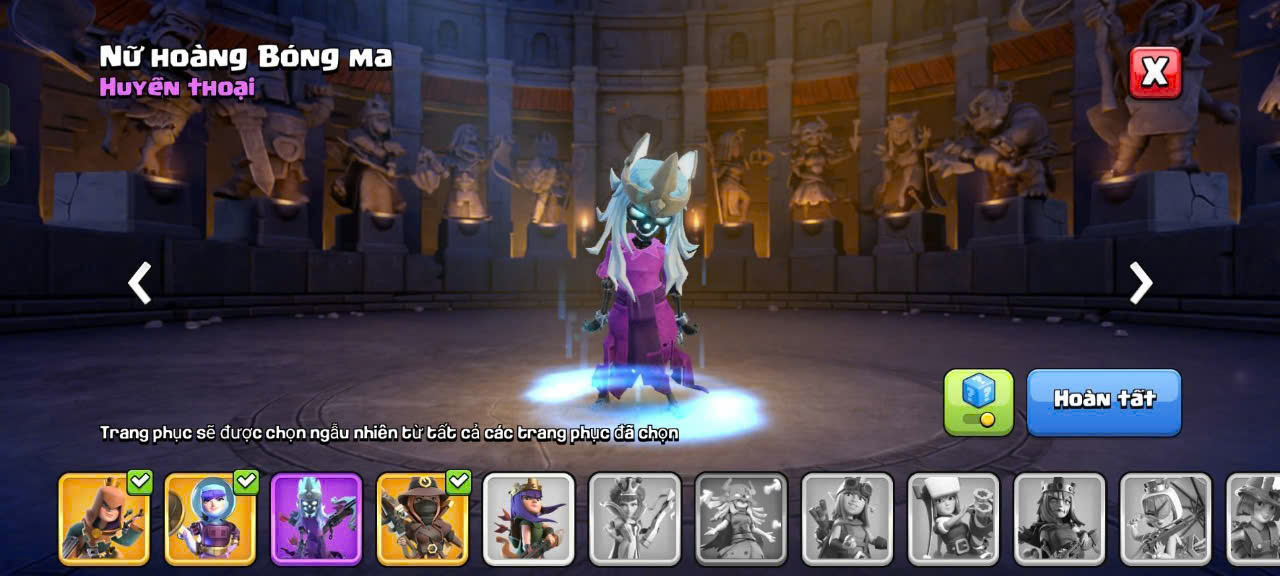Select the orange-haired crowned queen skin

coord(104,519)
